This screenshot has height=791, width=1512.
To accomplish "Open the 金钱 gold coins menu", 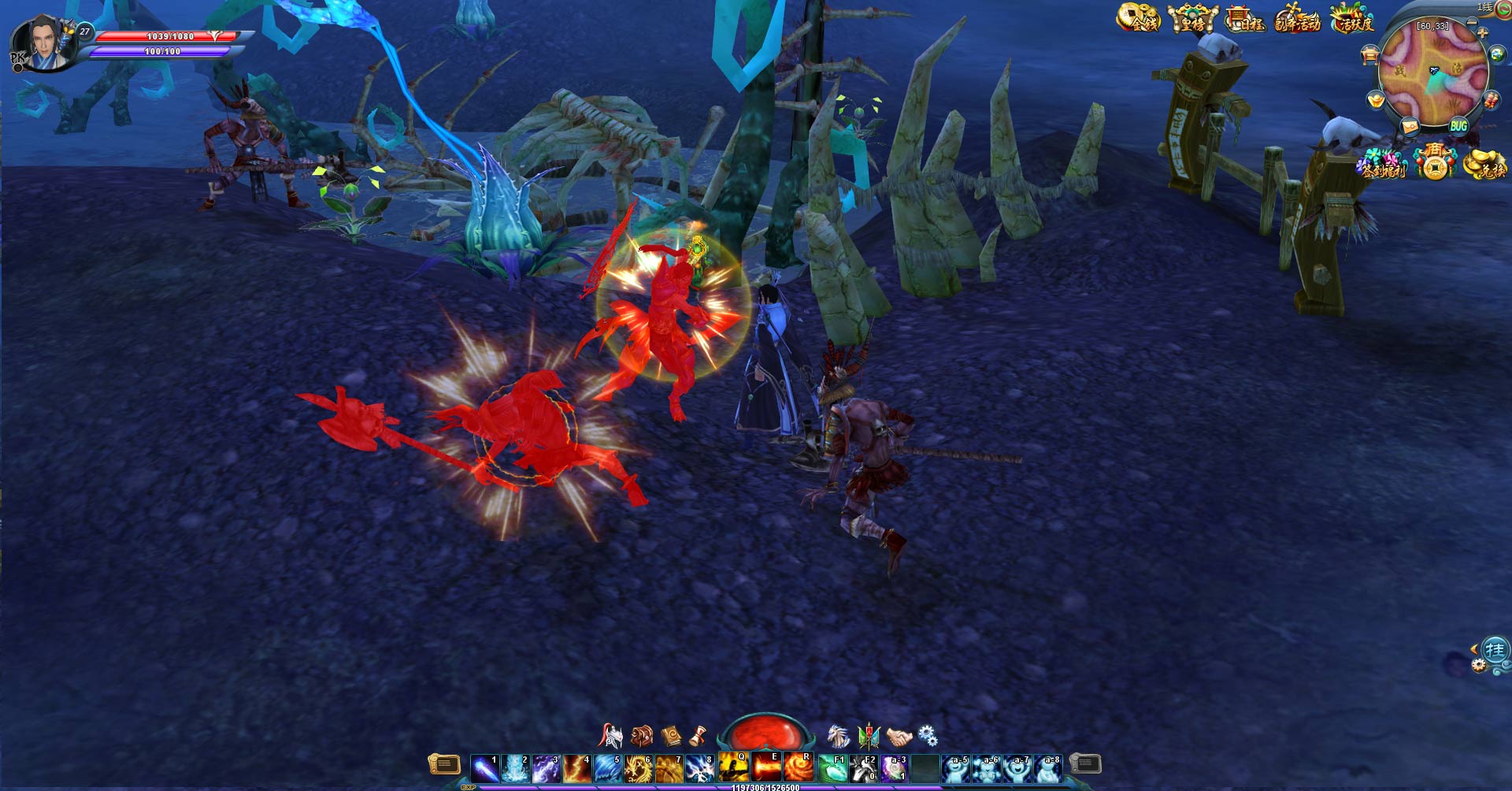I will tap(1139, 18).
